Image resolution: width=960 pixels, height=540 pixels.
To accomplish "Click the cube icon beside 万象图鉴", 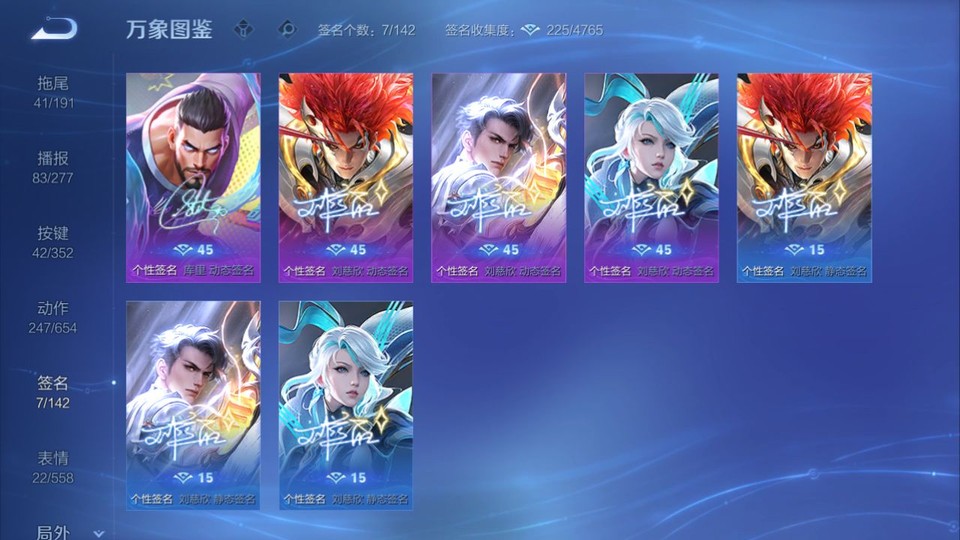I will point(243,29).
